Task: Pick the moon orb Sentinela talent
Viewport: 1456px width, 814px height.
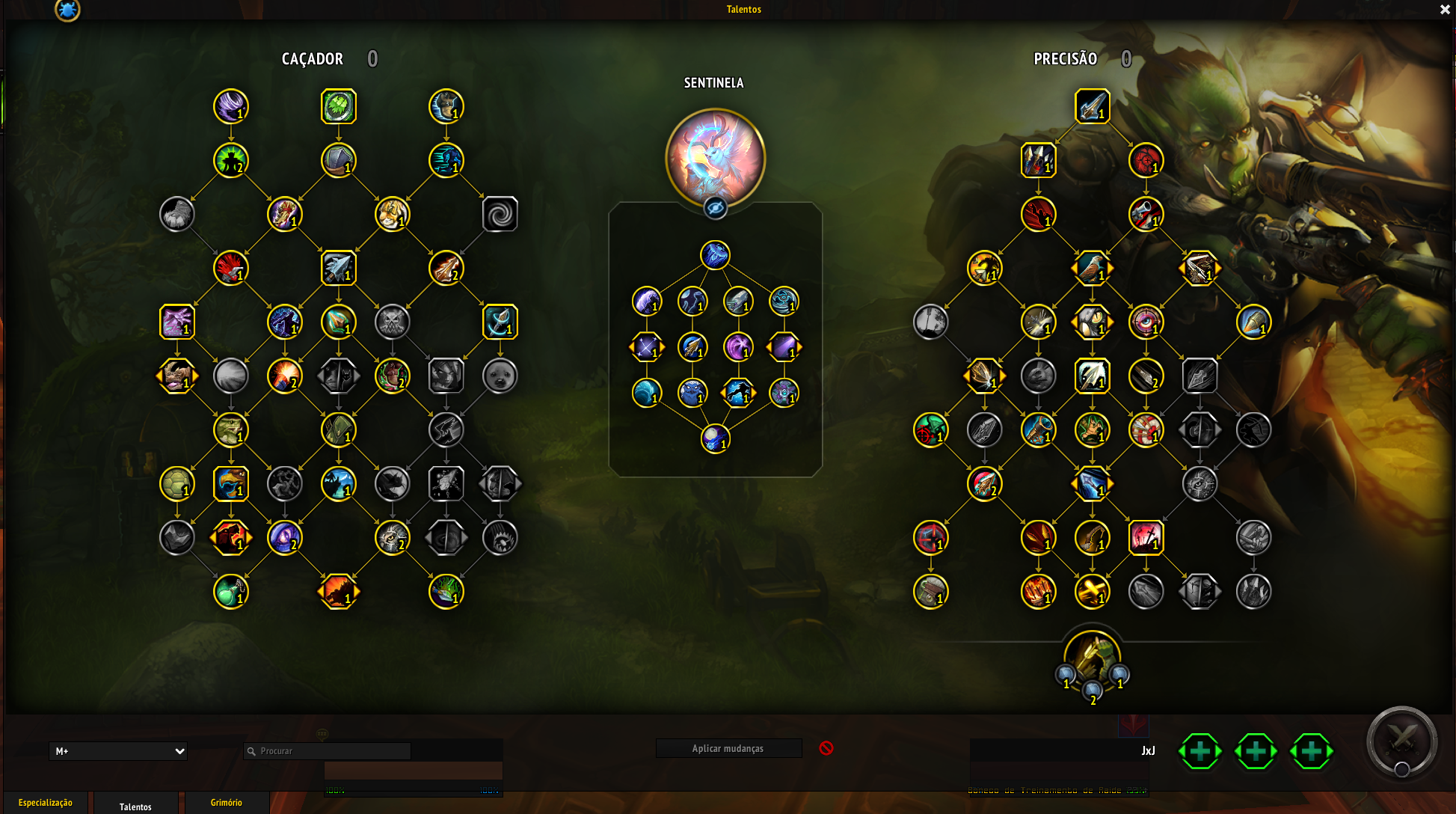Action: point(716,439)
